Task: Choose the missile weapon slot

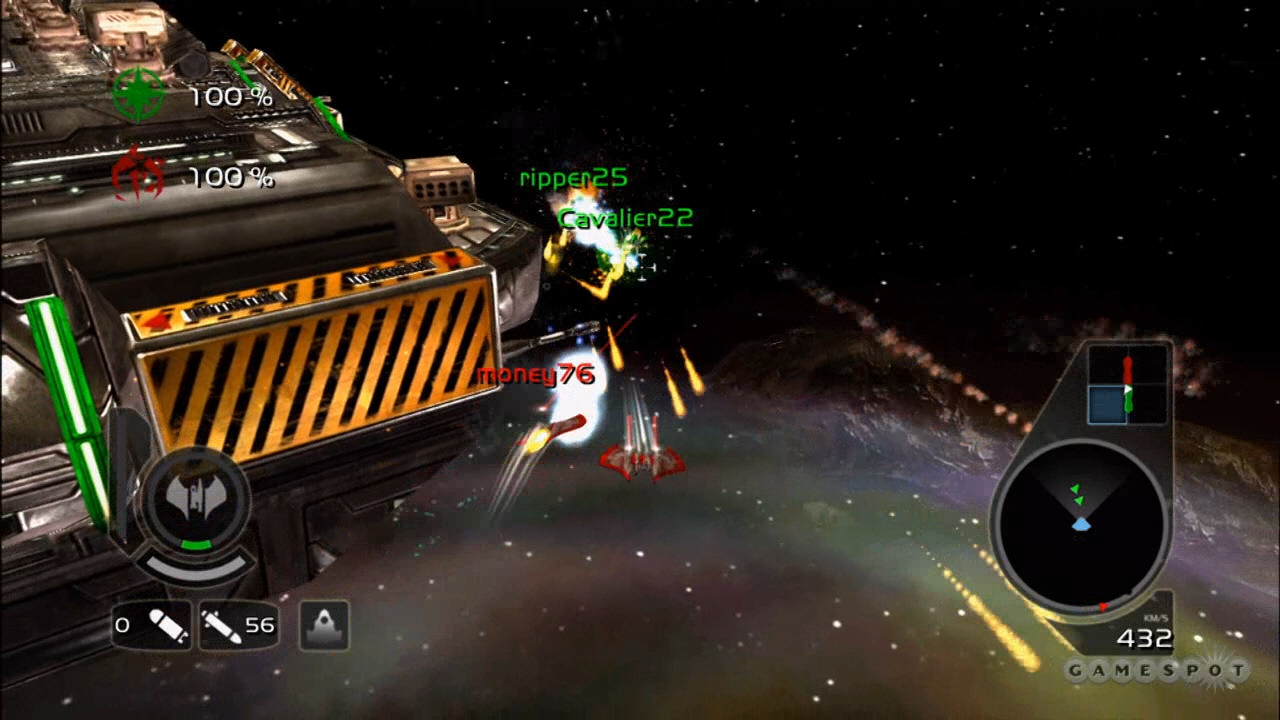Action: 237,625
